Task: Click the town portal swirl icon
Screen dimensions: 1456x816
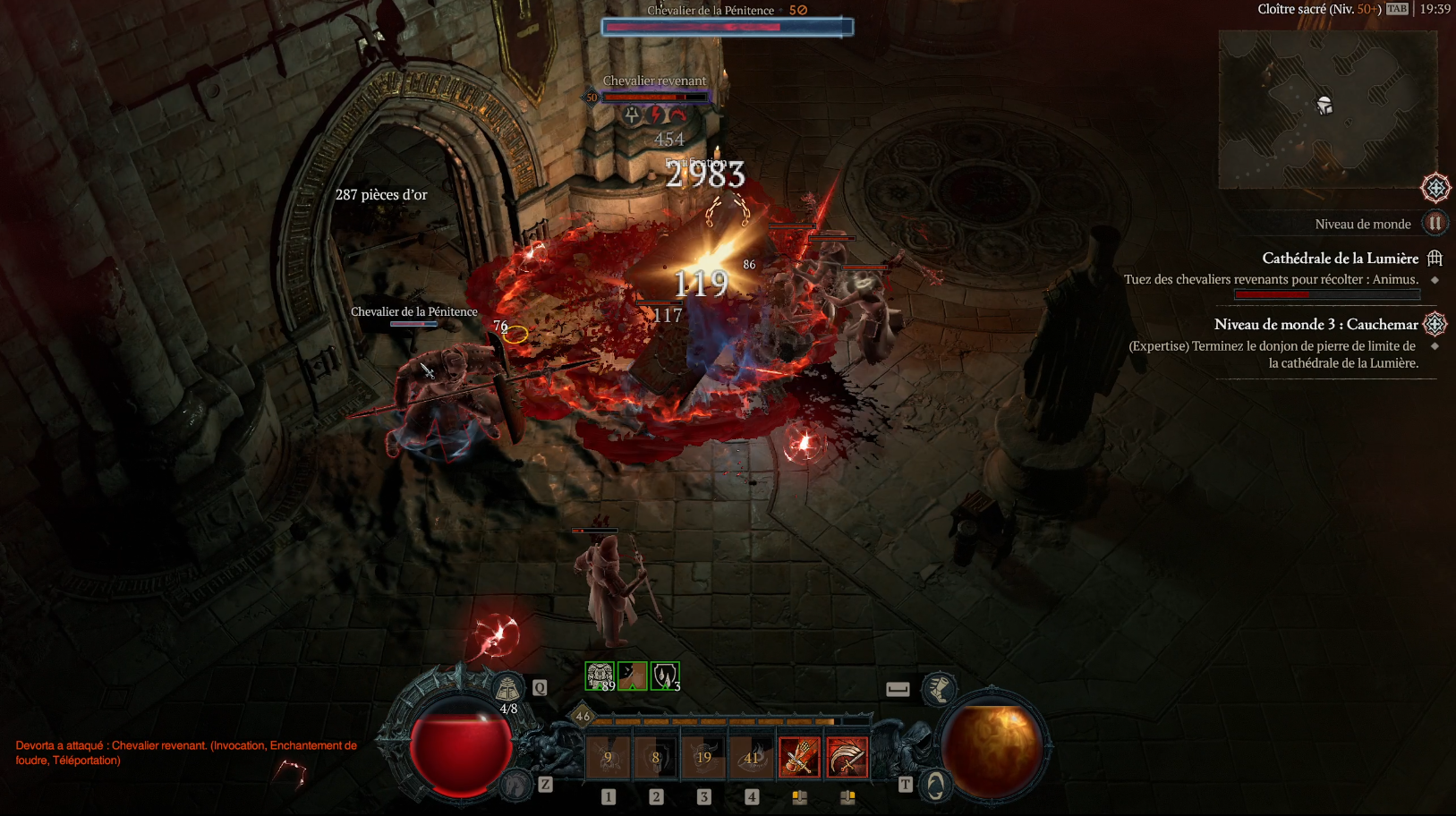Action: pos(935,785)
